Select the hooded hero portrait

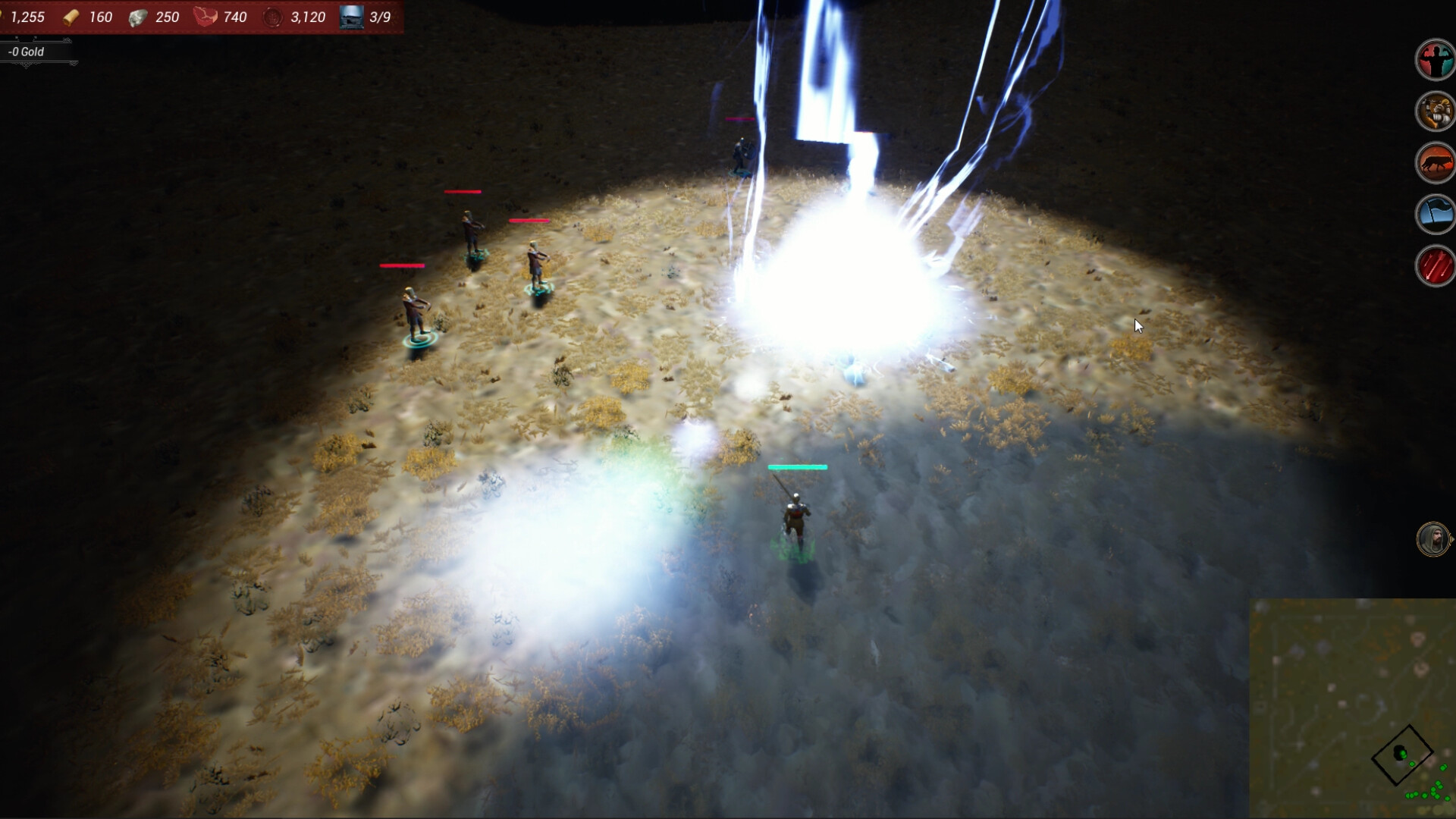pyautogui.click(x=1432, y=539)
